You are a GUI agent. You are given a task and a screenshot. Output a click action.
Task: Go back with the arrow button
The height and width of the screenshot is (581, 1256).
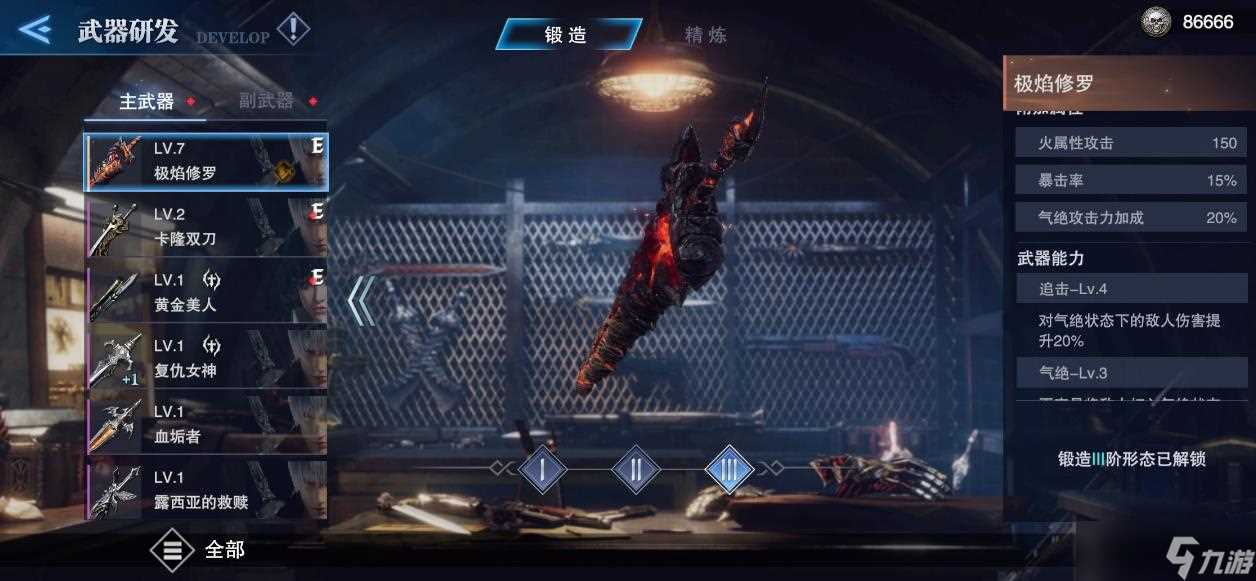coord(34,29)
